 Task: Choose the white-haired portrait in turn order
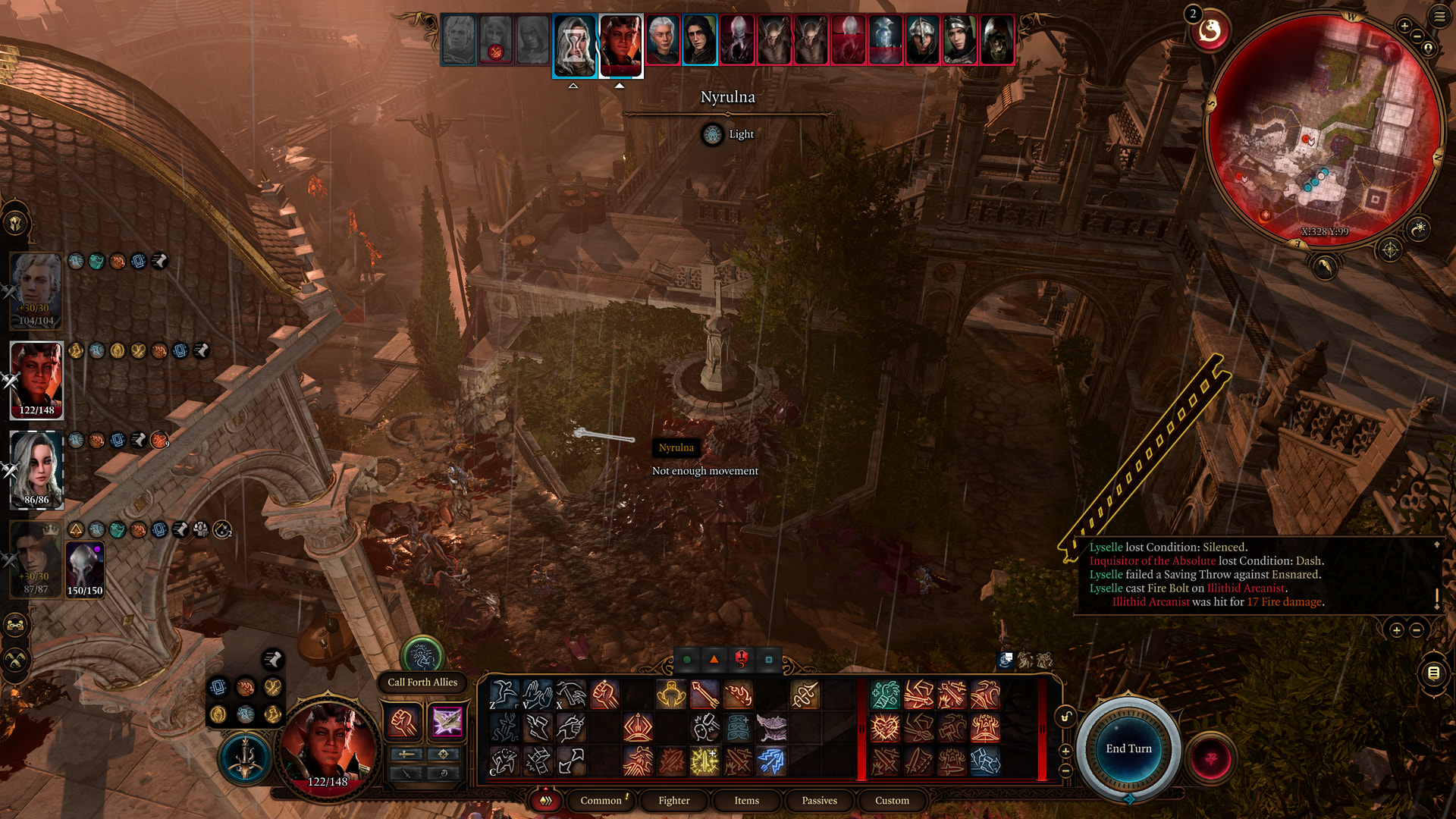[x=662, y=39]
